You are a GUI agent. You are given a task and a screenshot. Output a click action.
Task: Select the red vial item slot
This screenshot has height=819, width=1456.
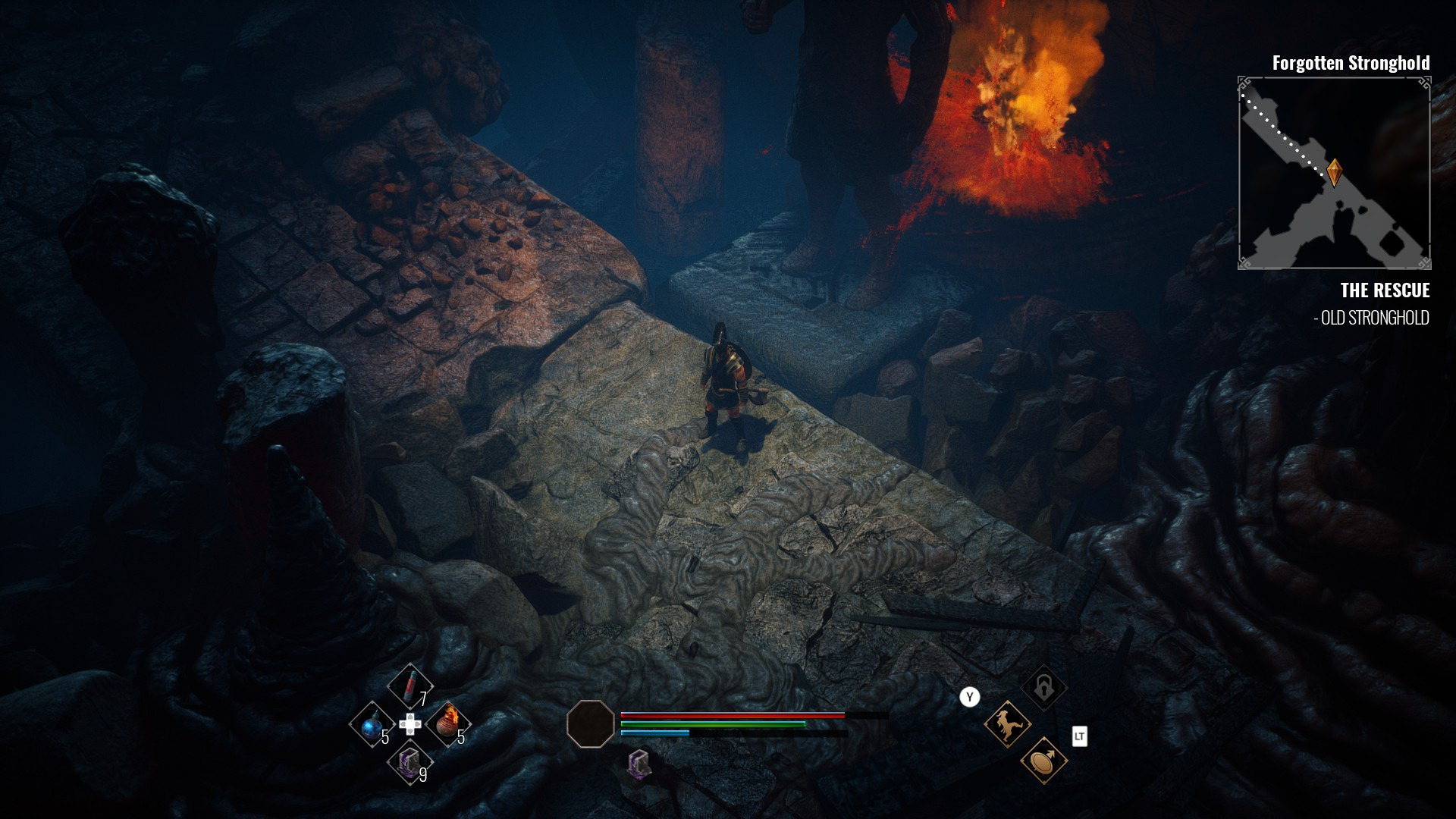tap(409, 685)
